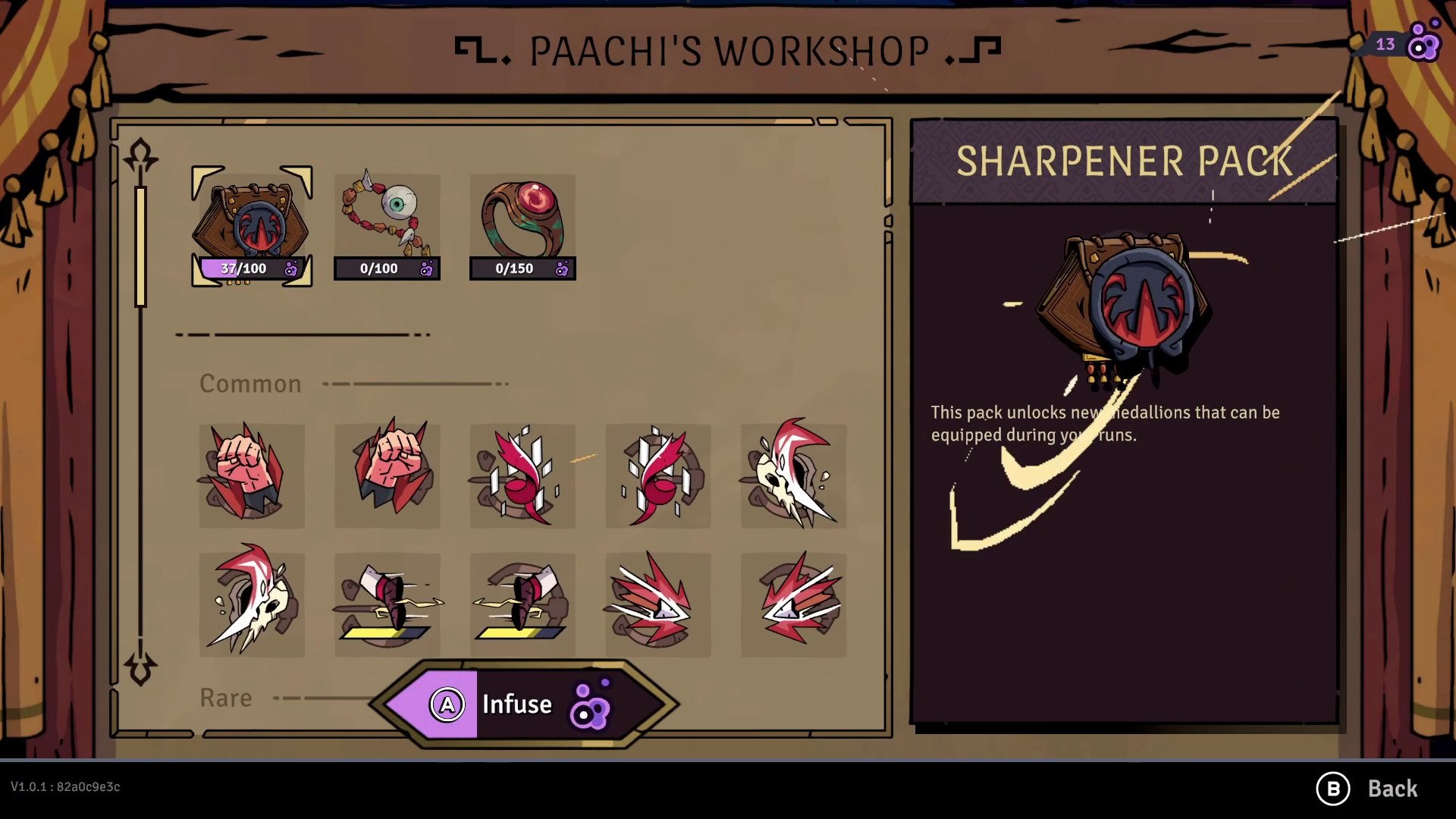Click the list's upward scroll arrow
The image size is (1456, 819).
(x=141, y=155)
